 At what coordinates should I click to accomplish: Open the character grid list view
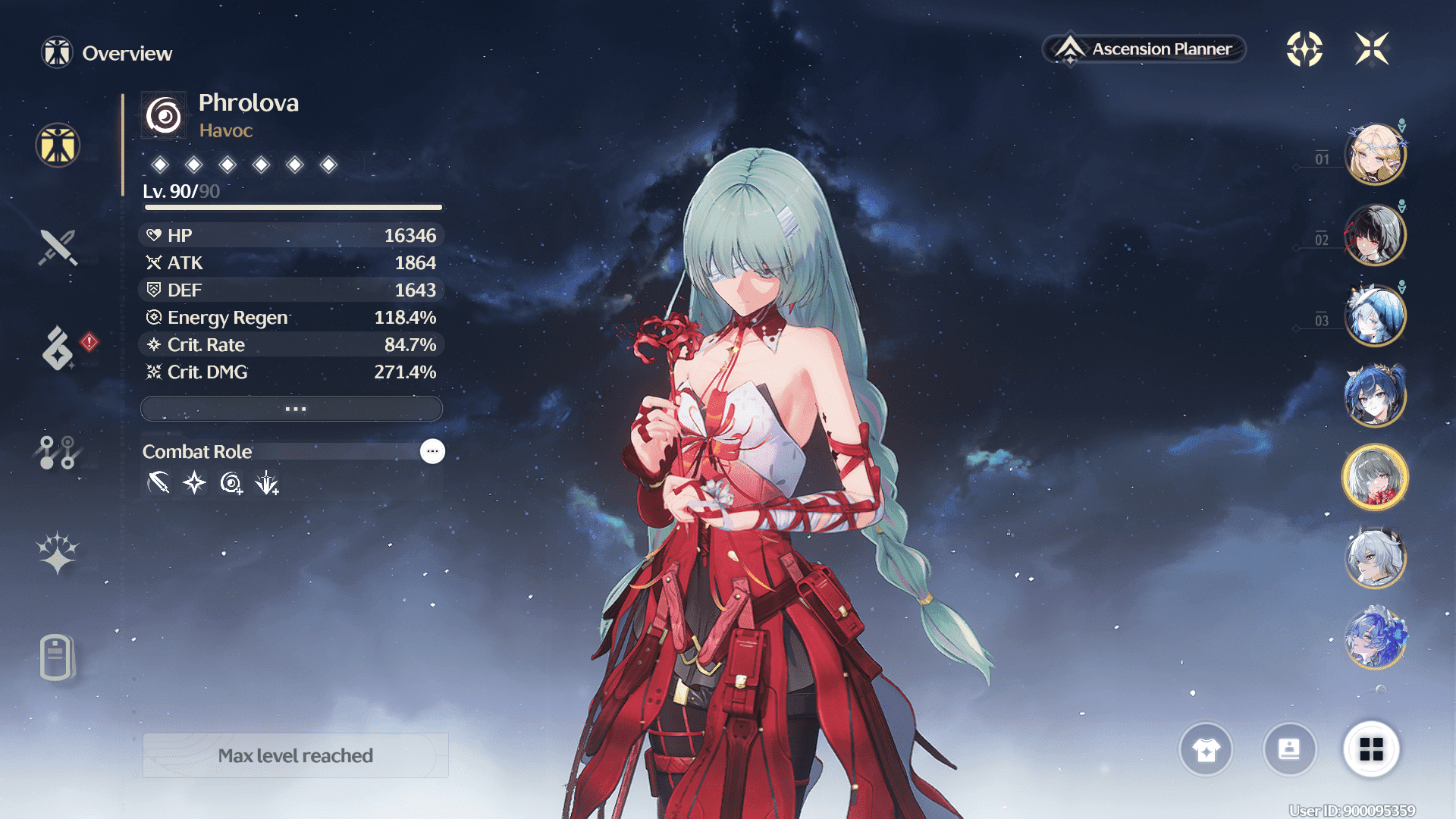click(1371, 750)
